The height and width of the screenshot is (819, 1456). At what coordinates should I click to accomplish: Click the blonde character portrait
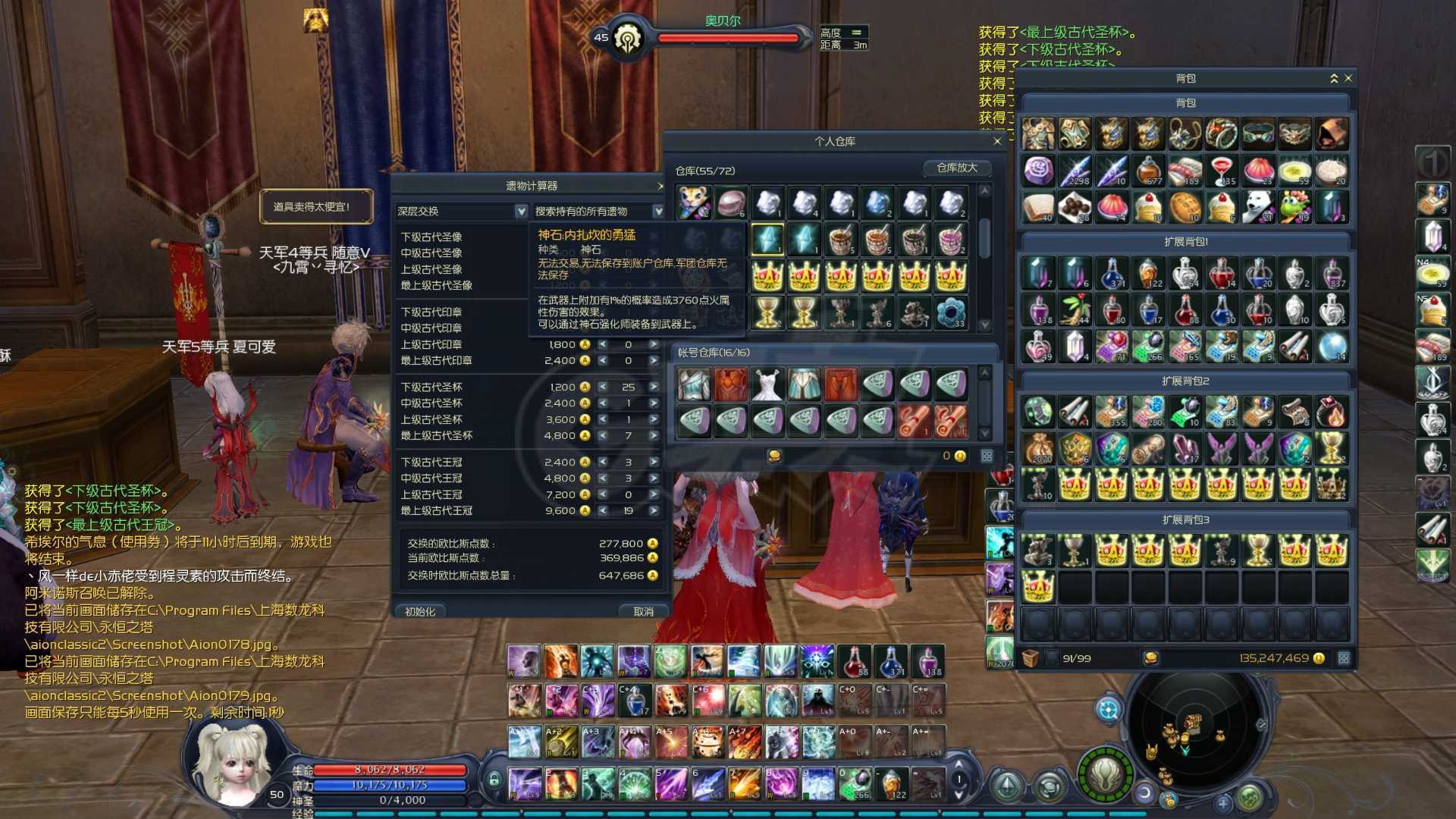pos(231,762)
